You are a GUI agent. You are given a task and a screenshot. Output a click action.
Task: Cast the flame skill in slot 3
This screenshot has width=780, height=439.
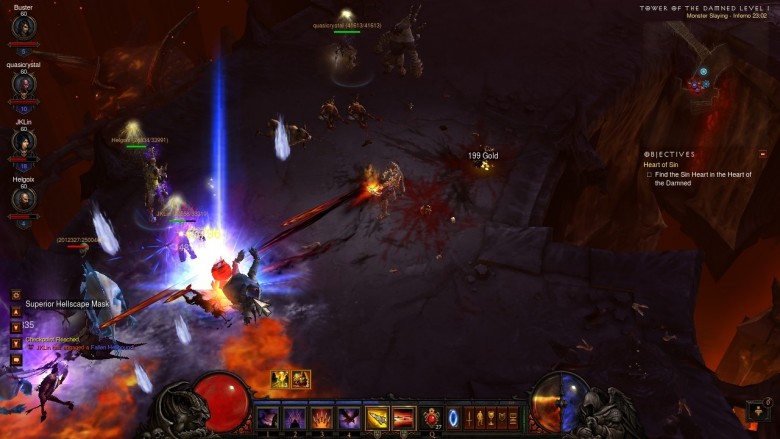coord(322,418)
